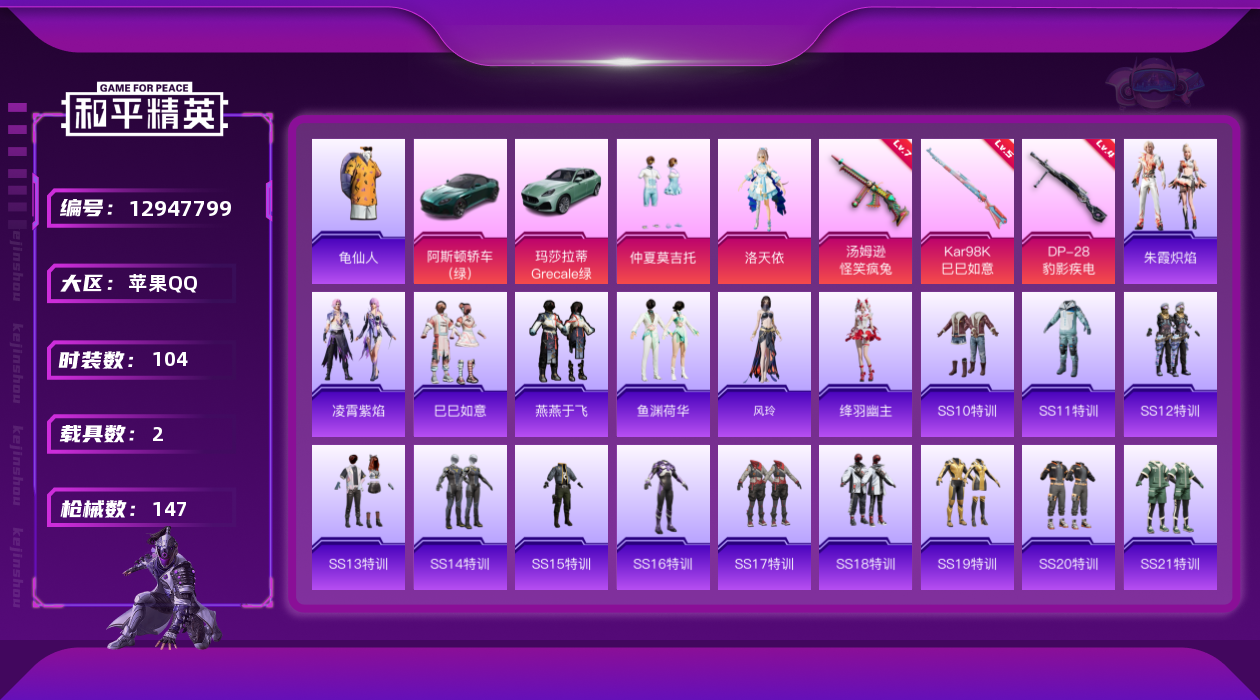
Task: Choose the 玛莎拉蒂 Grecale绿 car tile
Action: point(561,210)
